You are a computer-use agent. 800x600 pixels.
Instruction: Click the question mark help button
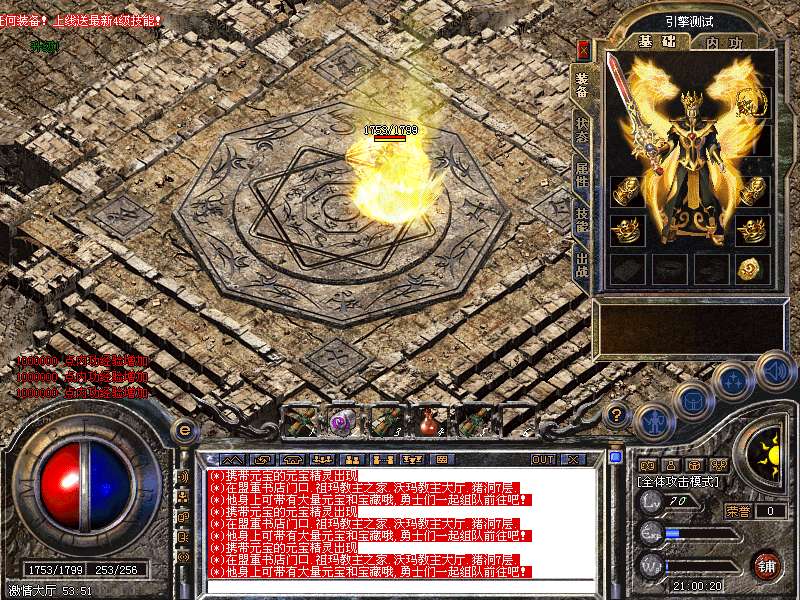click(x=617, y=413)
